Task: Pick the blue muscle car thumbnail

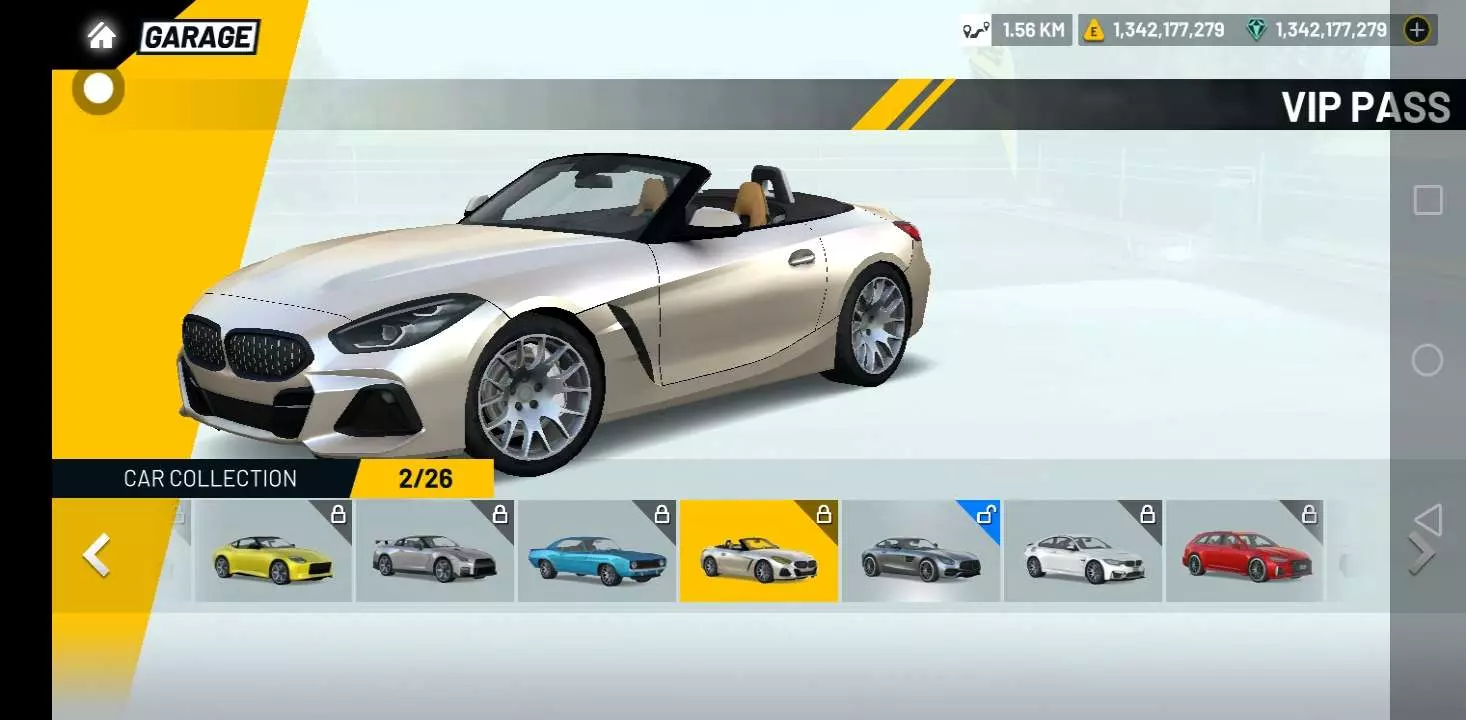Action: point(597,552)
